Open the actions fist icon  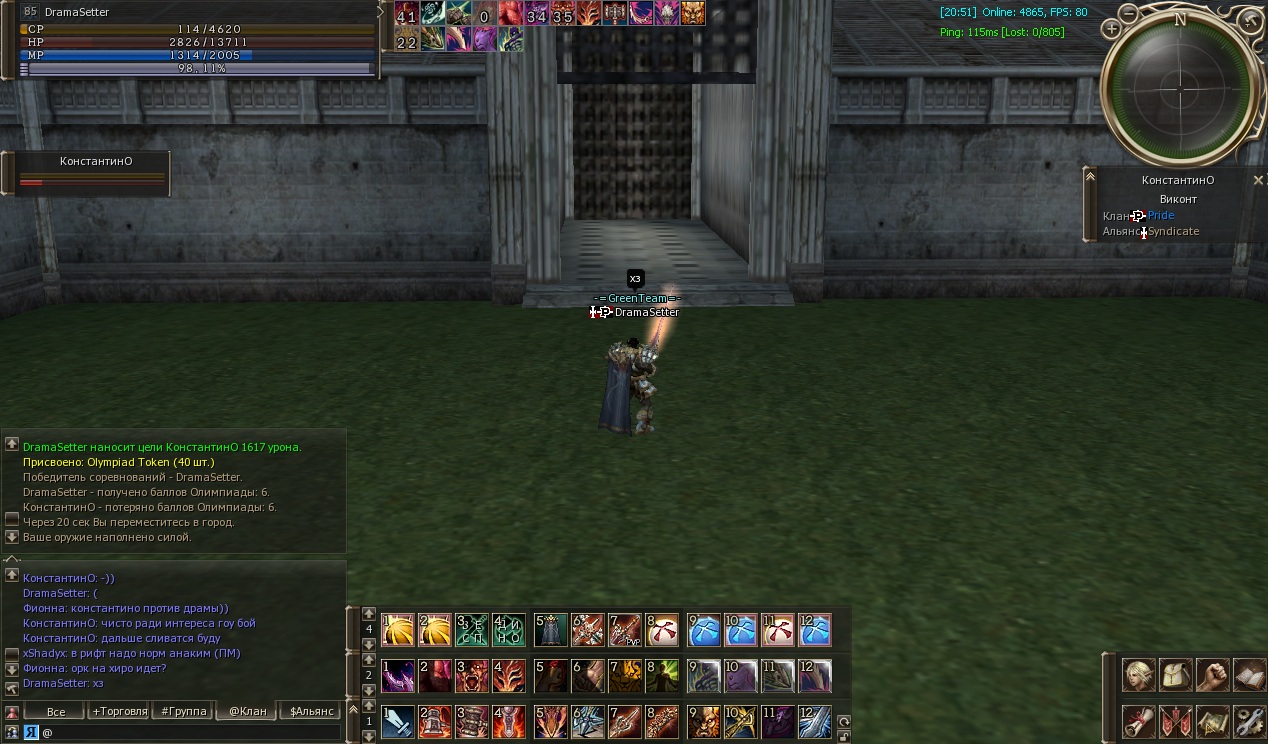pyautogui.click(x=1212, y=675)
